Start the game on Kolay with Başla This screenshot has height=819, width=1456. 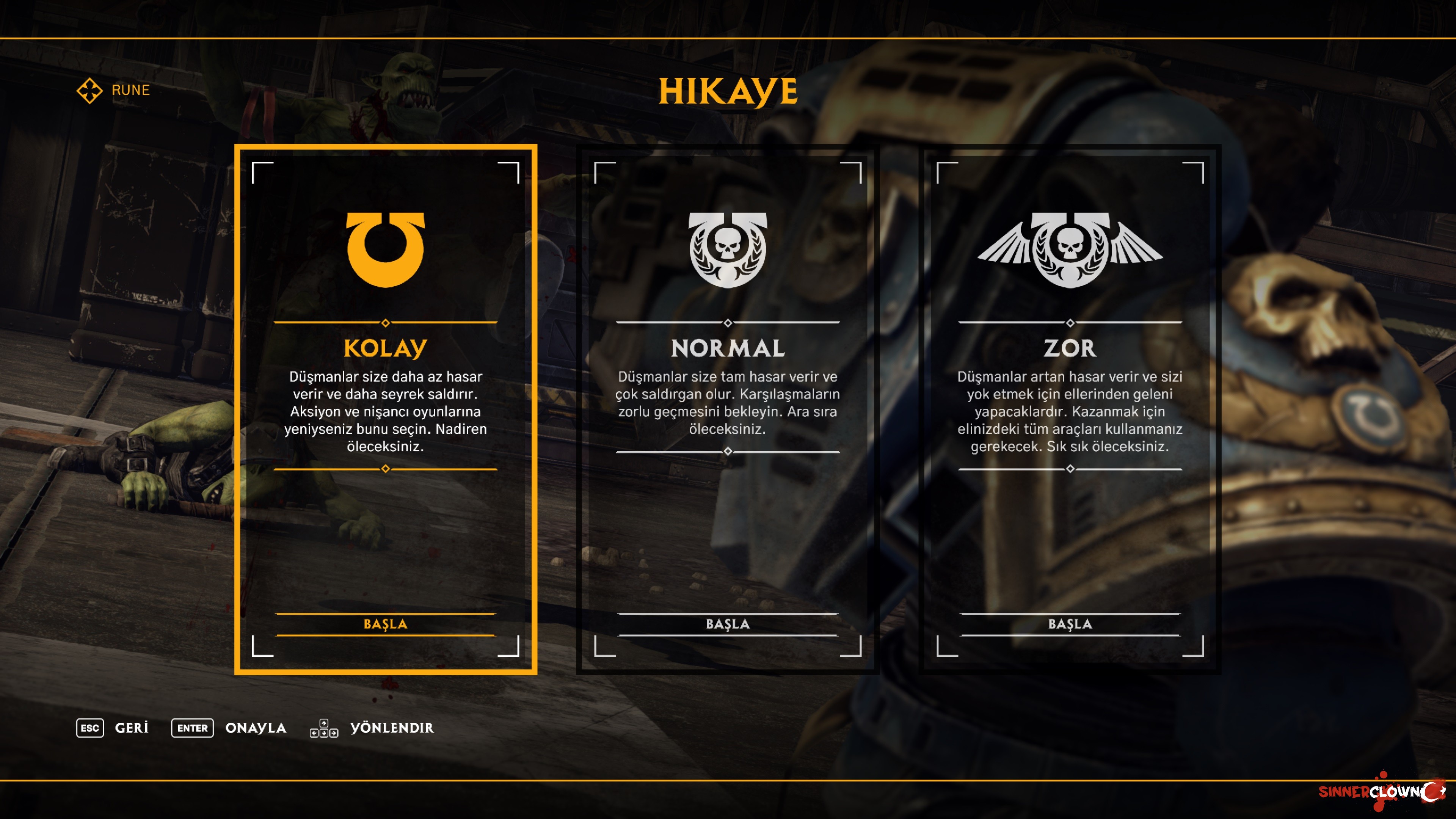point(386,624)
